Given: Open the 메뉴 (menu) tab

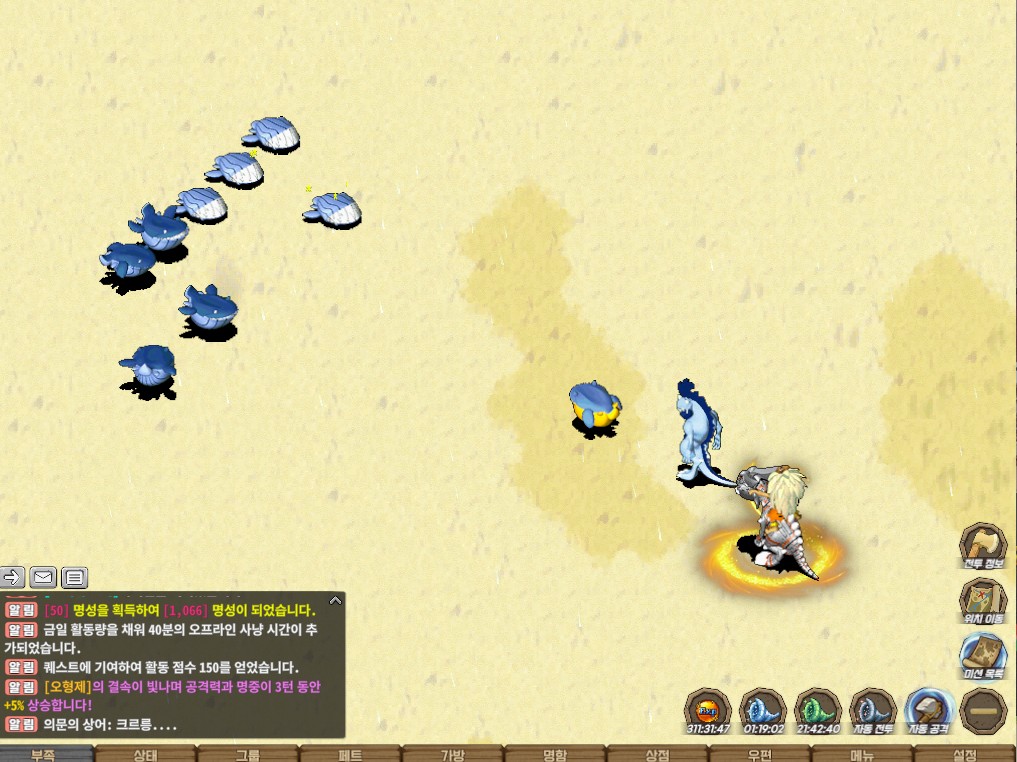Looking at the screenshot, I should [862, 754].
